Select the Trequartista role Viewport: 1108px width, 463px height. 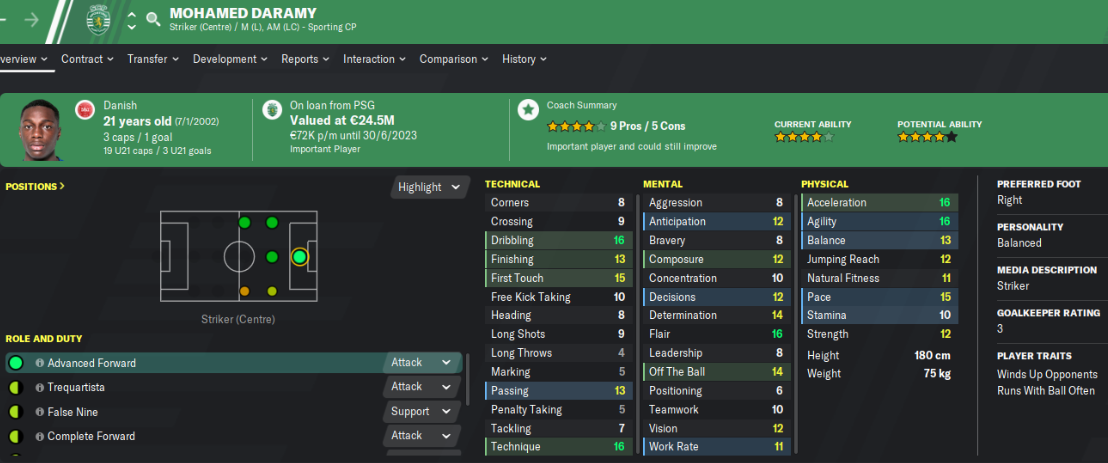76,387
